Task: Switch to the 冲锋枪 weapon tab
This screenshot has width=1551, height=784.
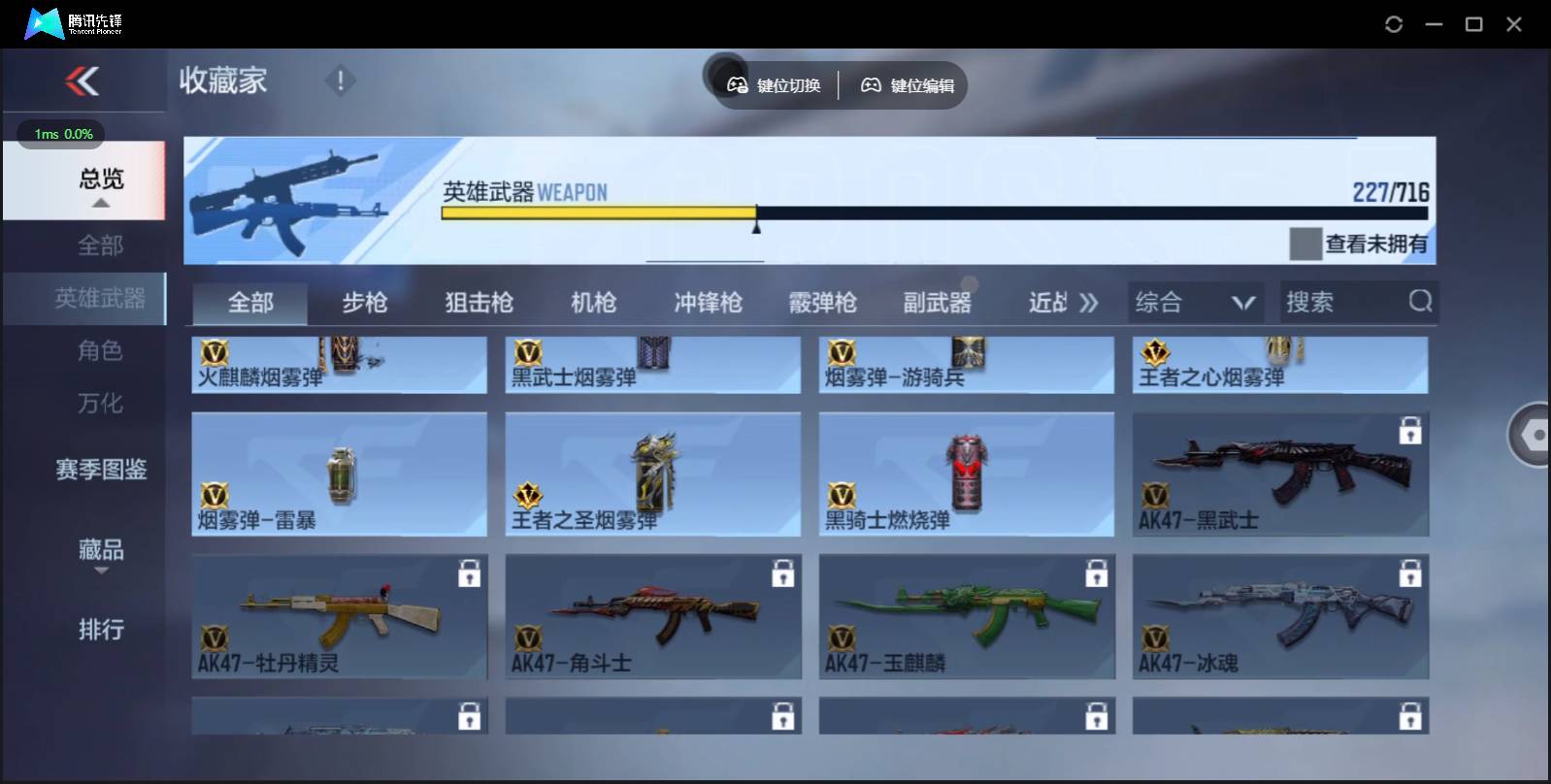Action: 708,302
